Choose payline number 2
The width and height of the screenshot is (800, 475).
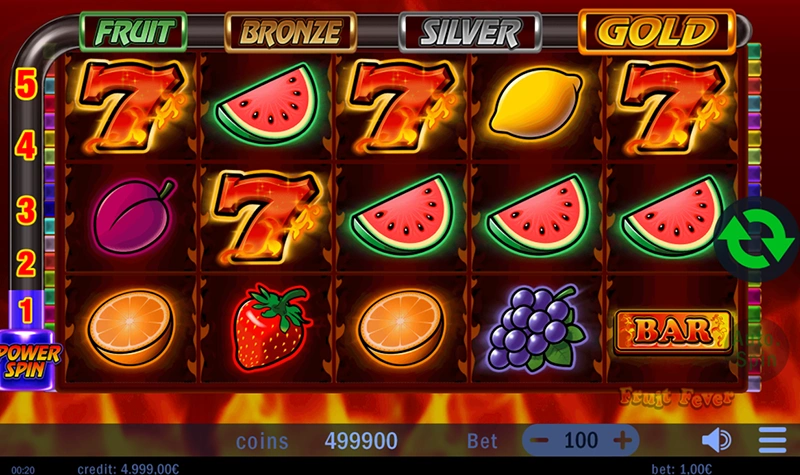(x=27, y=264)
